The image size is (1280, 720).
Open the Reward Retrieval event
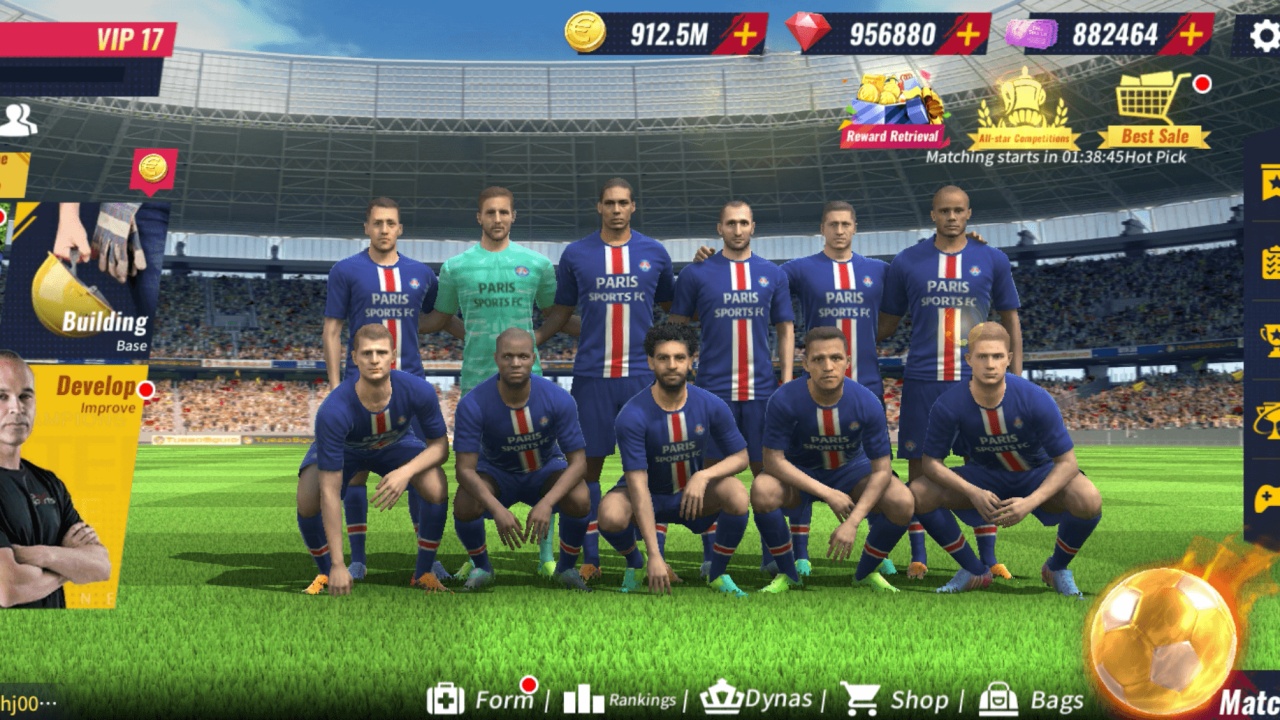(x=893, y=109)
